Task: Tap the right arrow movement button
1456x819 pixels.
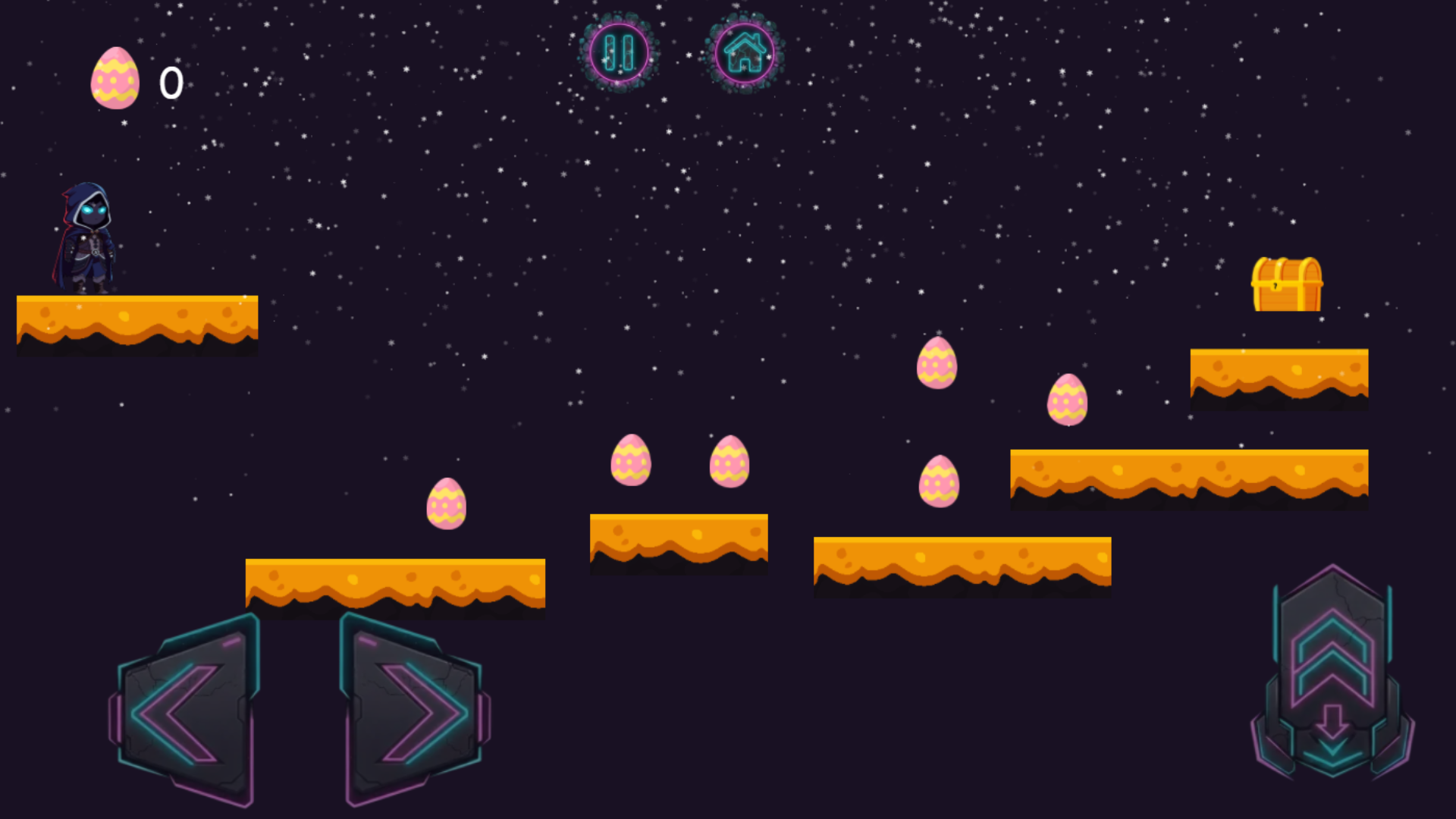Action: 414,711
